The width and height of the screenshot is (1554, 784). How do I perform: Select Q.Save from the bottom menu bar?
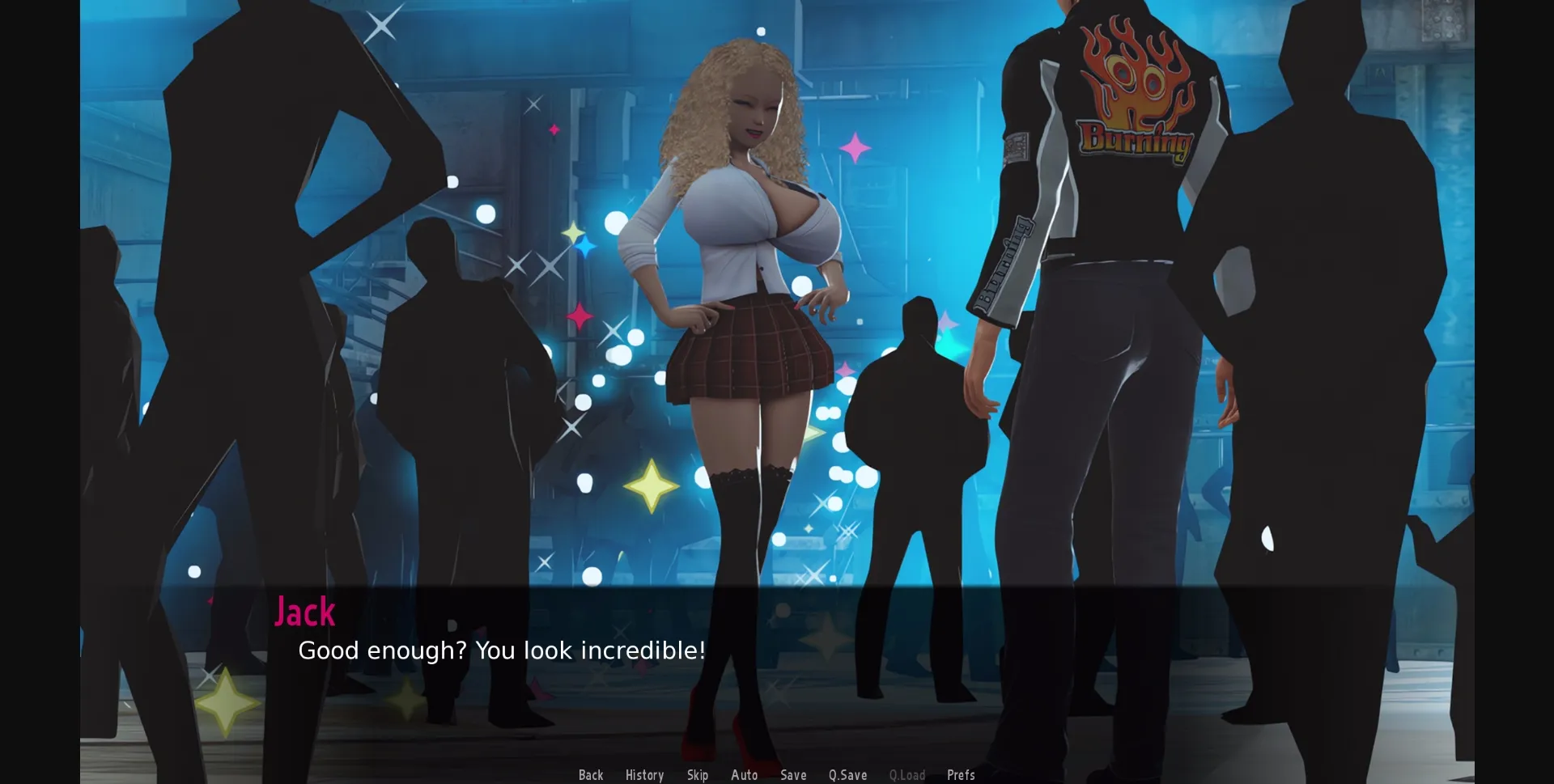point(847,774)
